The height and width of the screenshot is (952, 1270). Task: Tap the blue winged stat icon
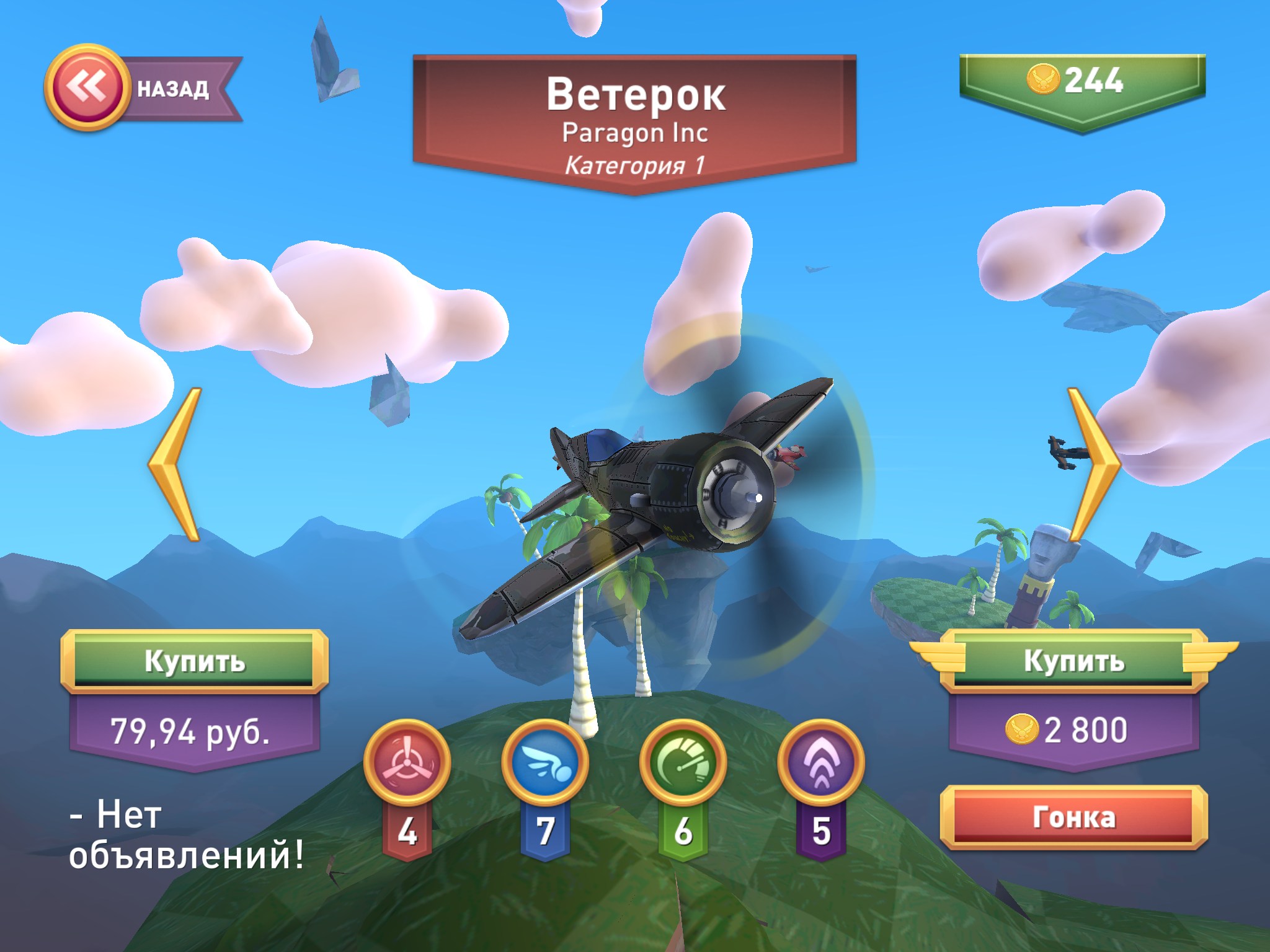coord(544,763)
